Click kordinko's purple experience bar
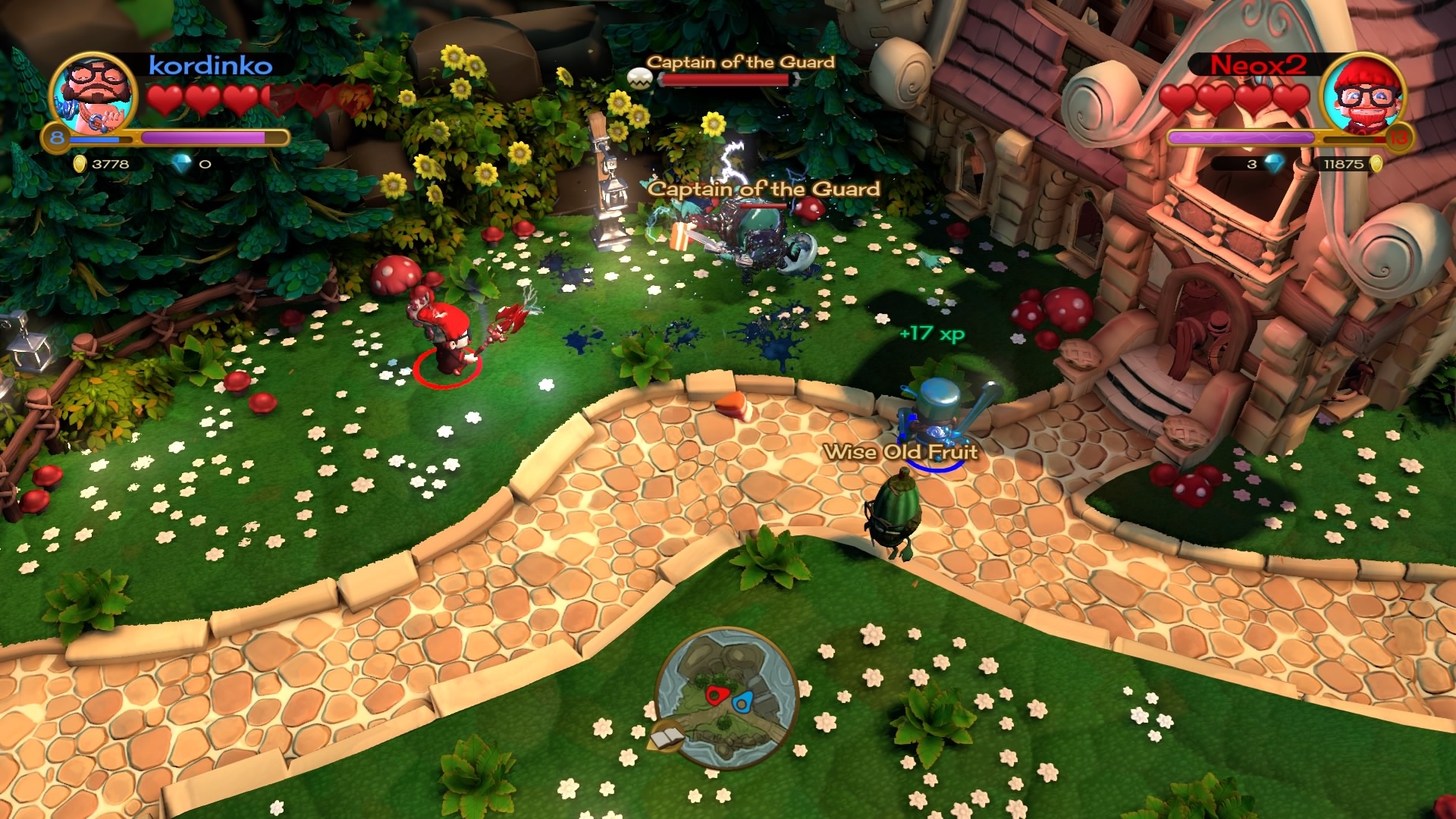 [205, 136]
